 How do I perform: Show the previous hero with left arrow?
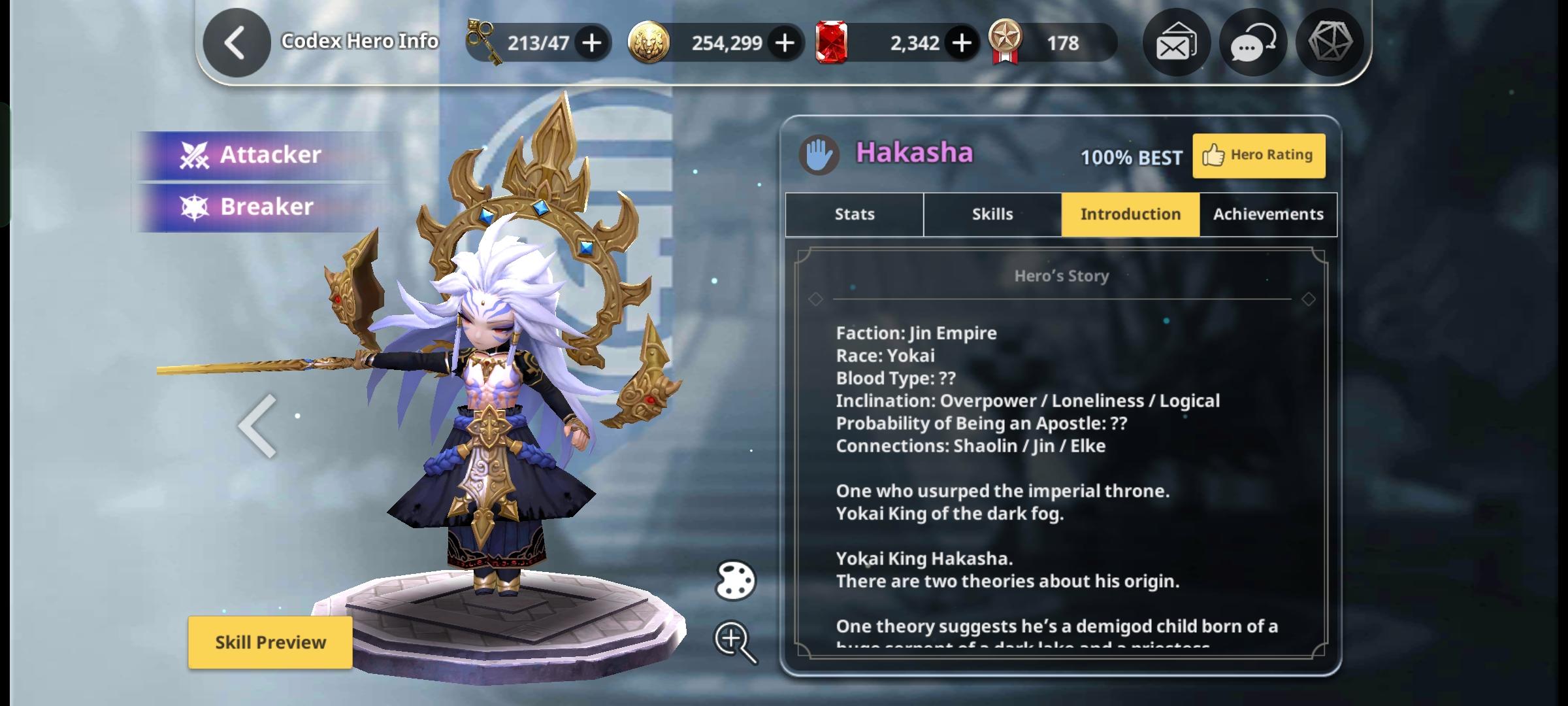pos(258,426)
